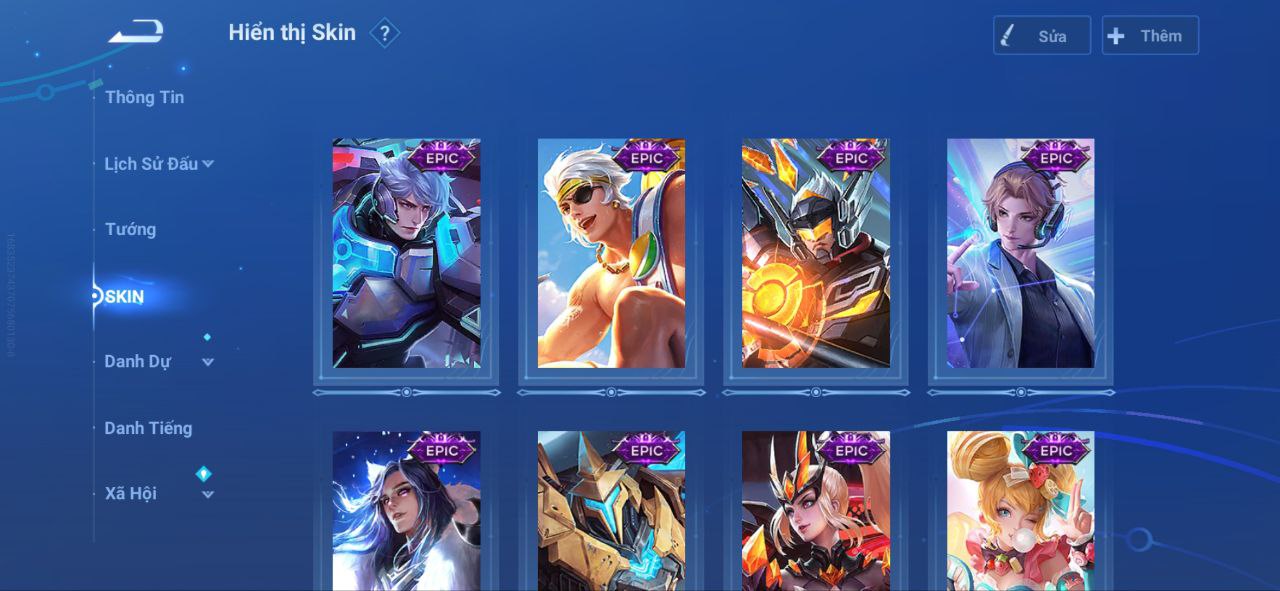The image size is (1280, 591).
Task: Choose the golden armored mech skin card
Action: tap(611, 512)
